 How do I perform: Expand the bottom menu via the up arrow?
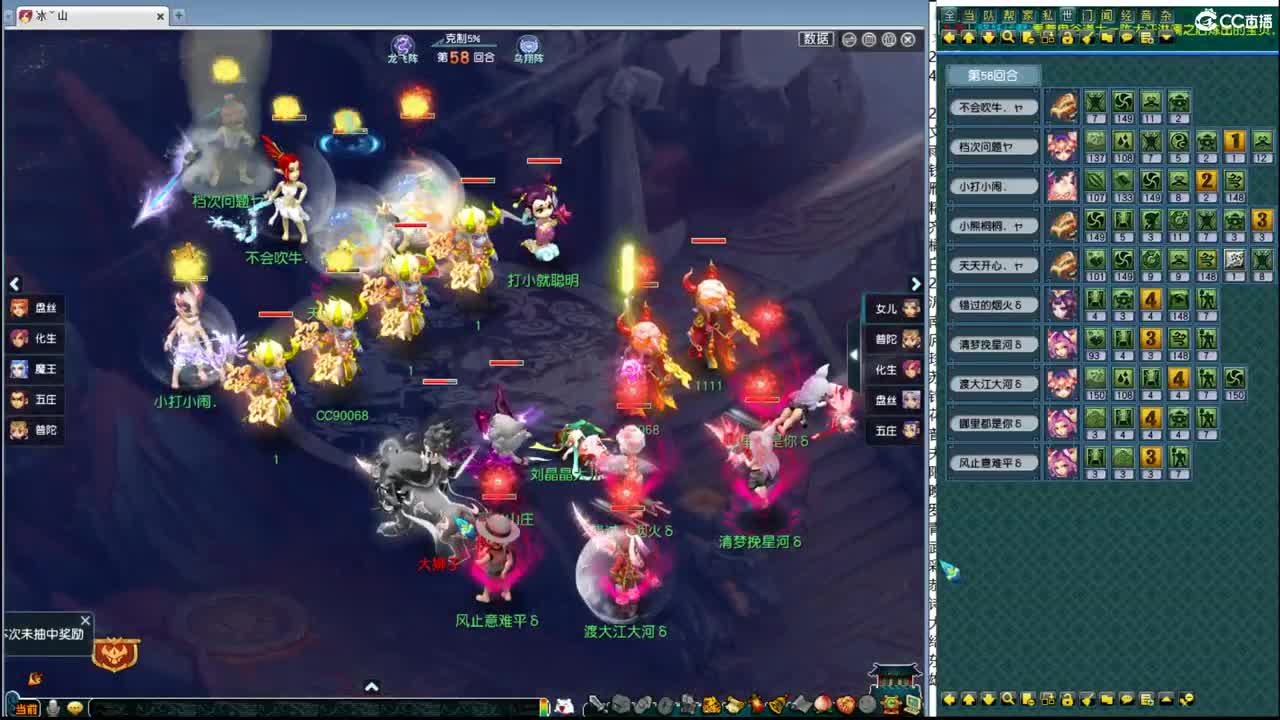point(372,687)
